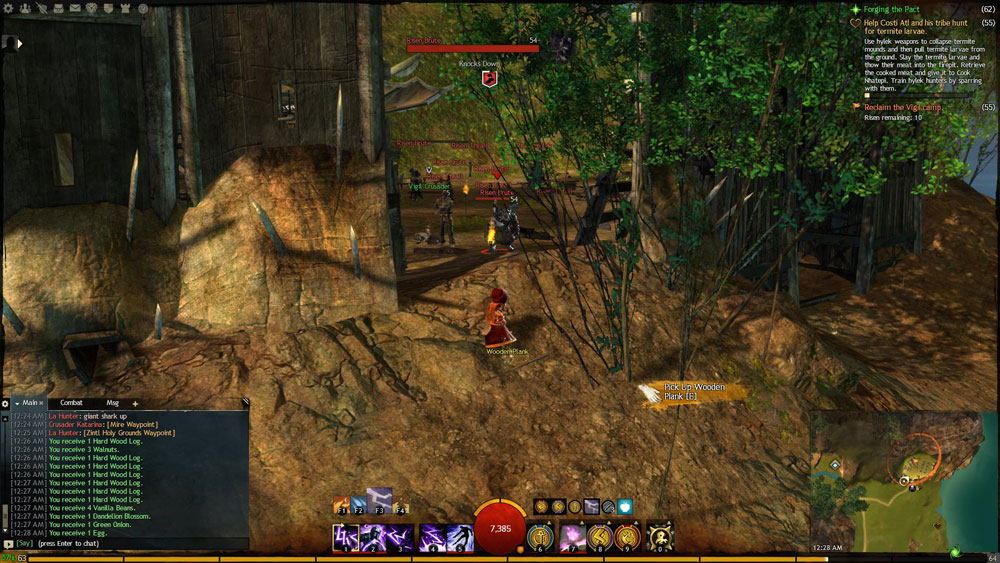
Task: Trigger the F1 fire attunement
Action: pyautogui.click(x=342, y=507)
